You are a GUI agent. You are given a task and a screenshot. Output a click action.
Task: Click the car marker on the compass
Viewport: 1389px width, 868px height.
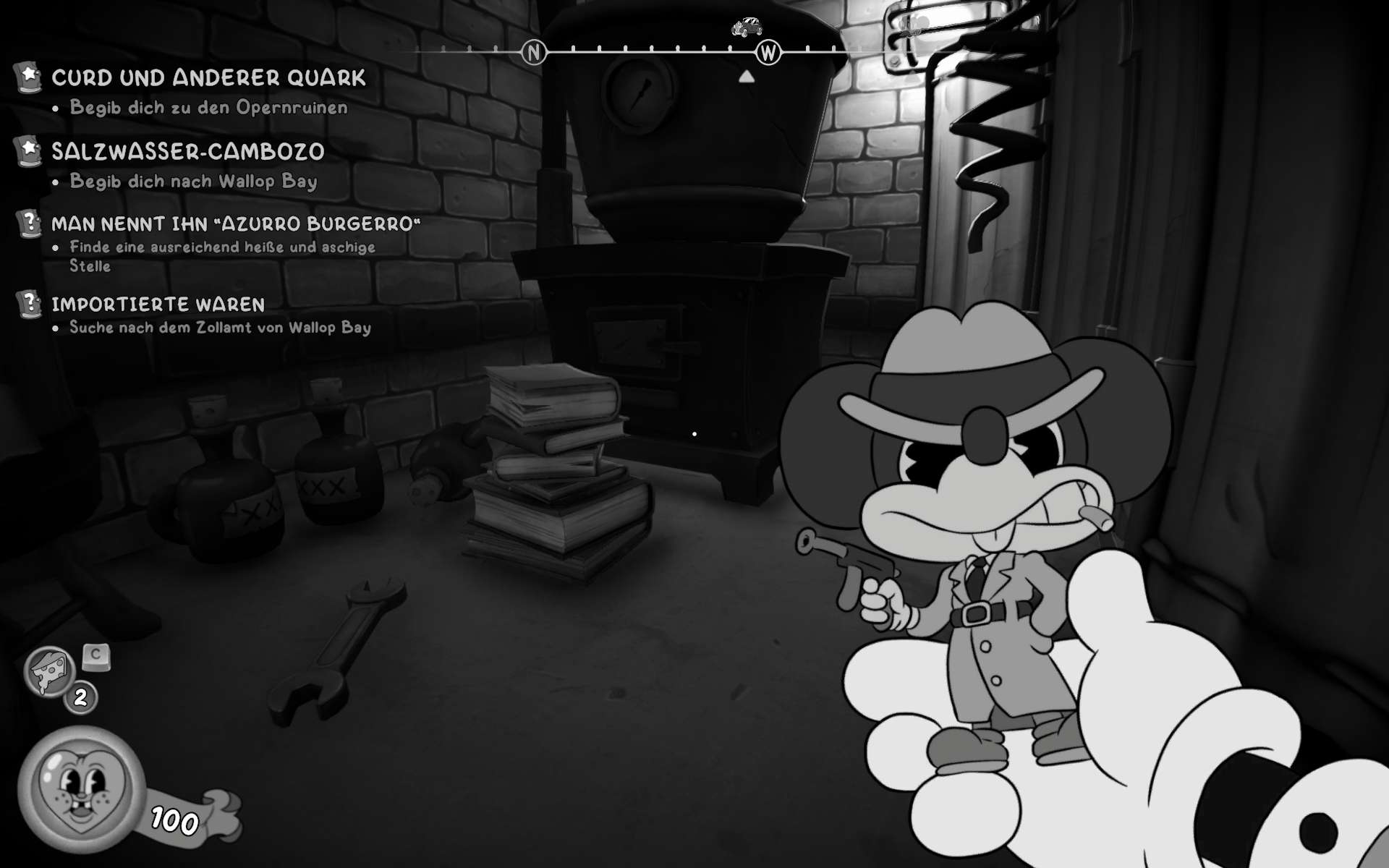(747, 27)
